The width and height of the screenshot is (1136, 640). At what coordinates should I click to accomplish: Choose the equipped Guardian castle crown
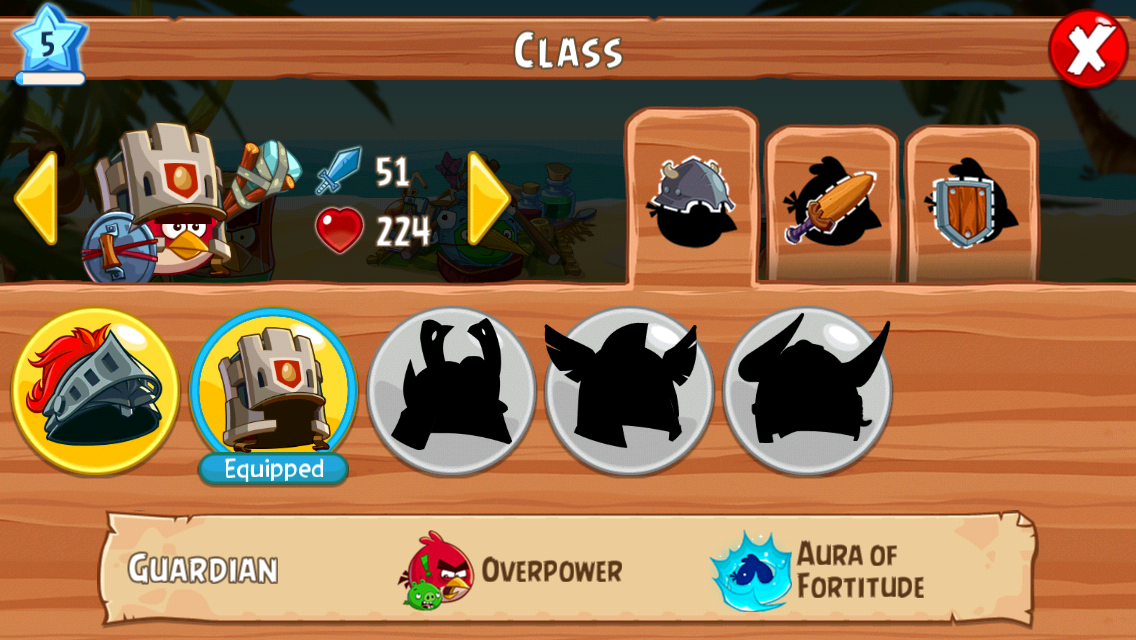(x=273, y=389)
